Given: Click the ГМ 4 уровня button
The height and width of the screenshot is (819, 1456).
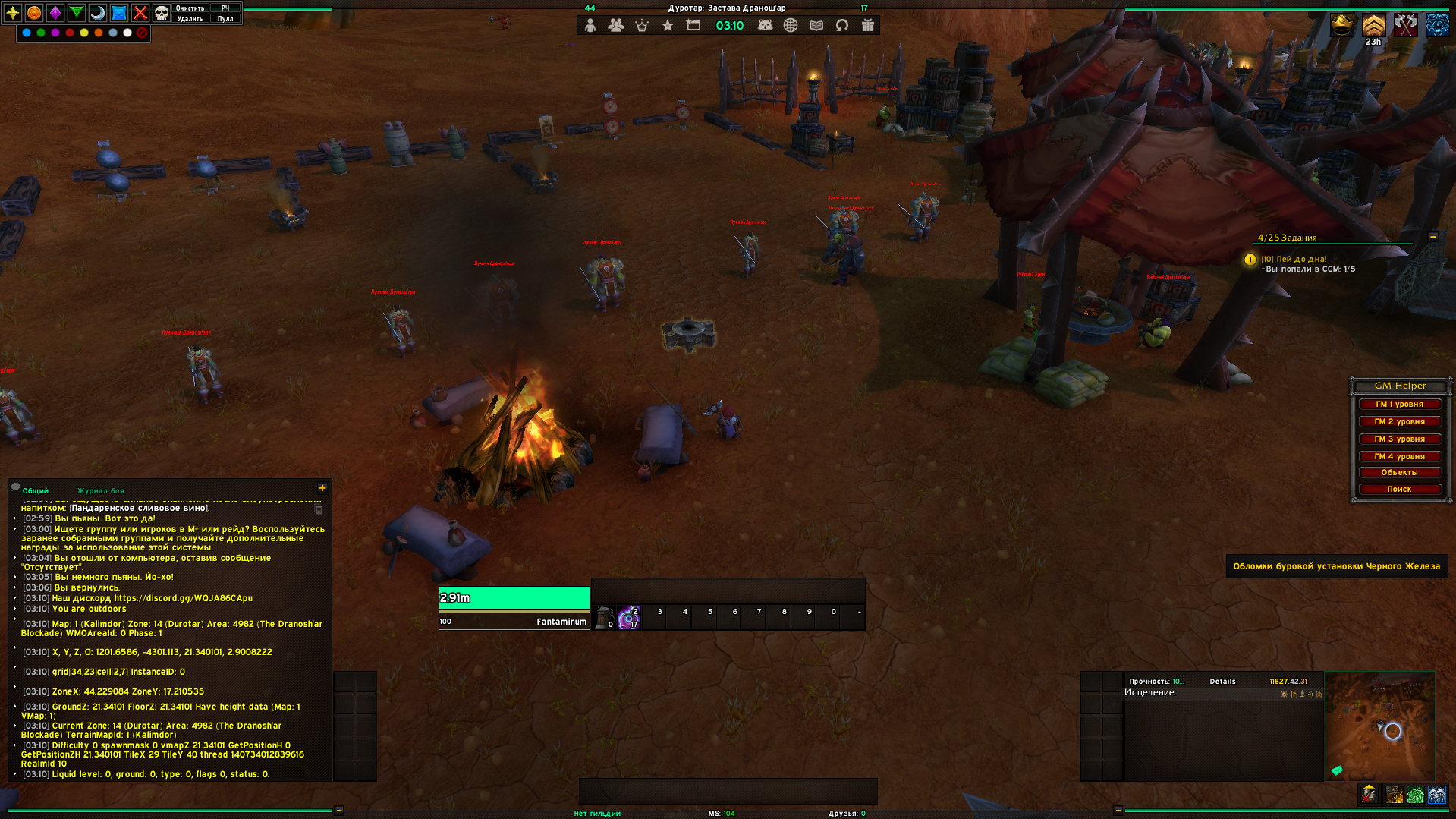Looking at the screenshot, I should (x=1399, y=457).
